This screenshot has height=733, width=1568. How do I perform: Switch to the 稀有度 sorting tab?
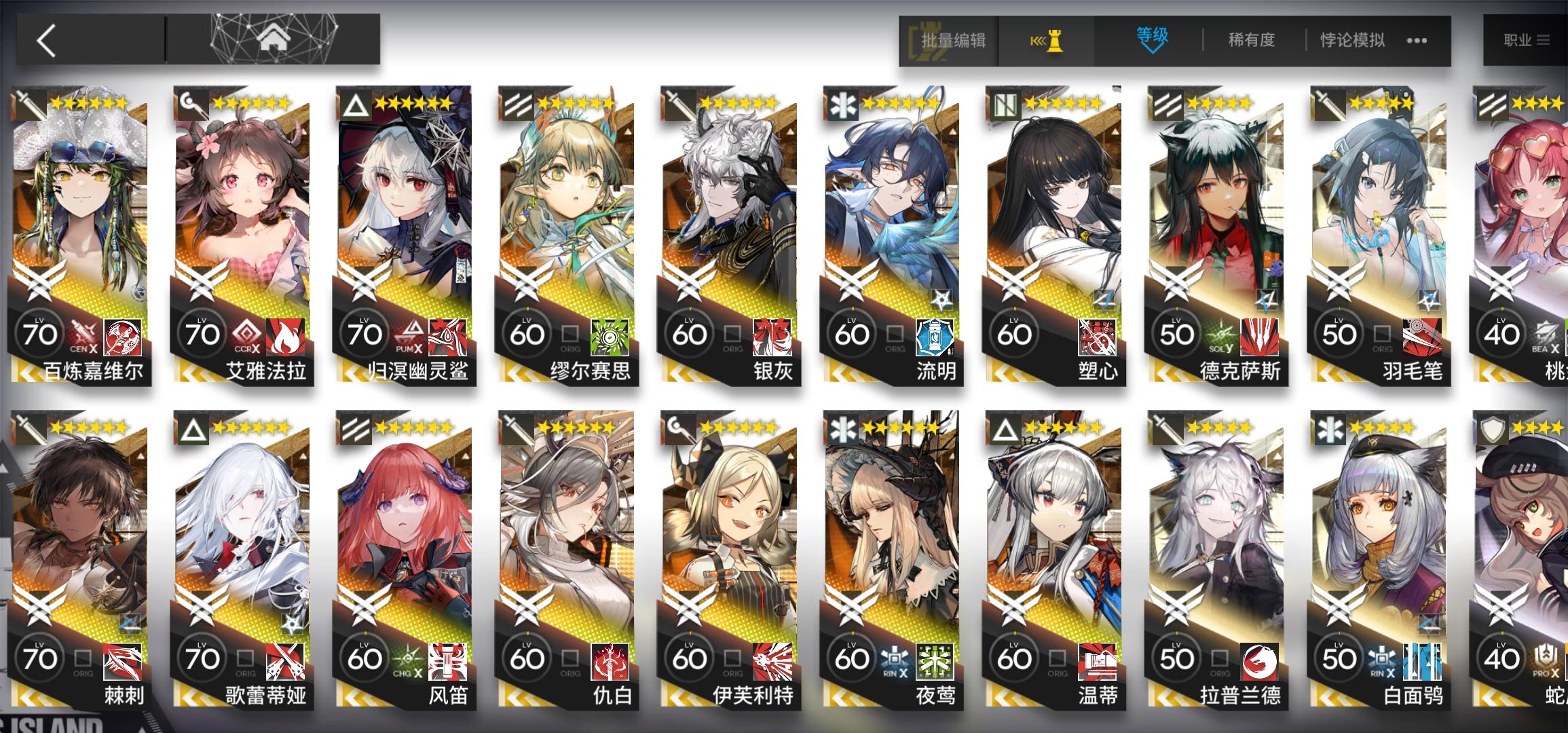(x=1251, y=39)
